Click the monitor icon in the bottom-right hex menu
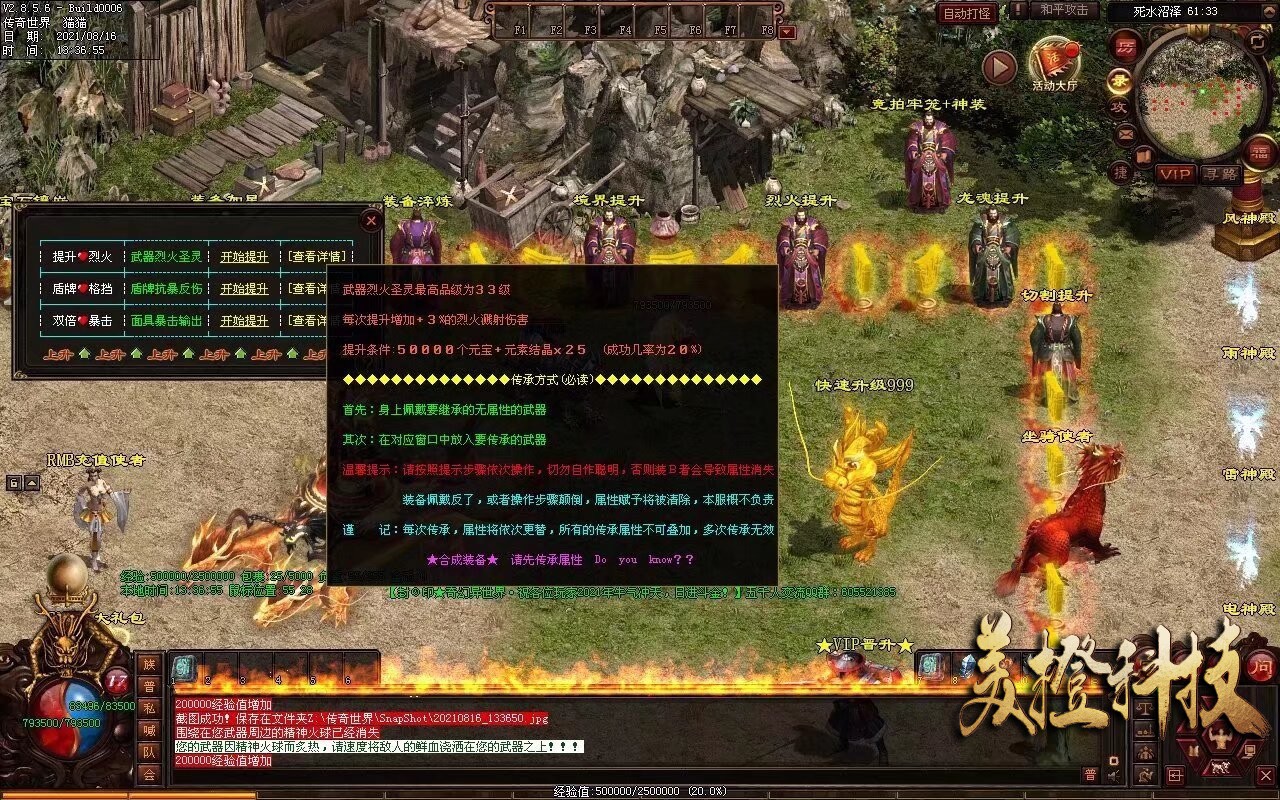The image size is (1280, 800). (x=1250, y=751)
